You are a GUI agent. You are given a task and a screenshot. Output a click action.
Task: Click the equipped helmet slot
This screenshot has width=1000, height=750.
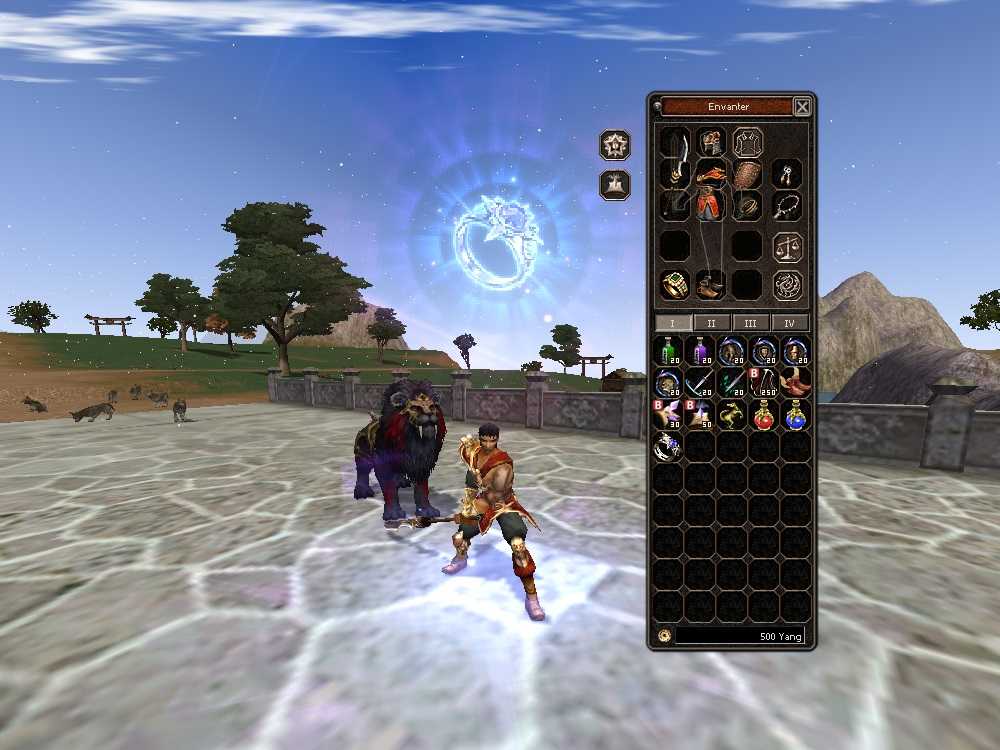click(x=711, y=143)
